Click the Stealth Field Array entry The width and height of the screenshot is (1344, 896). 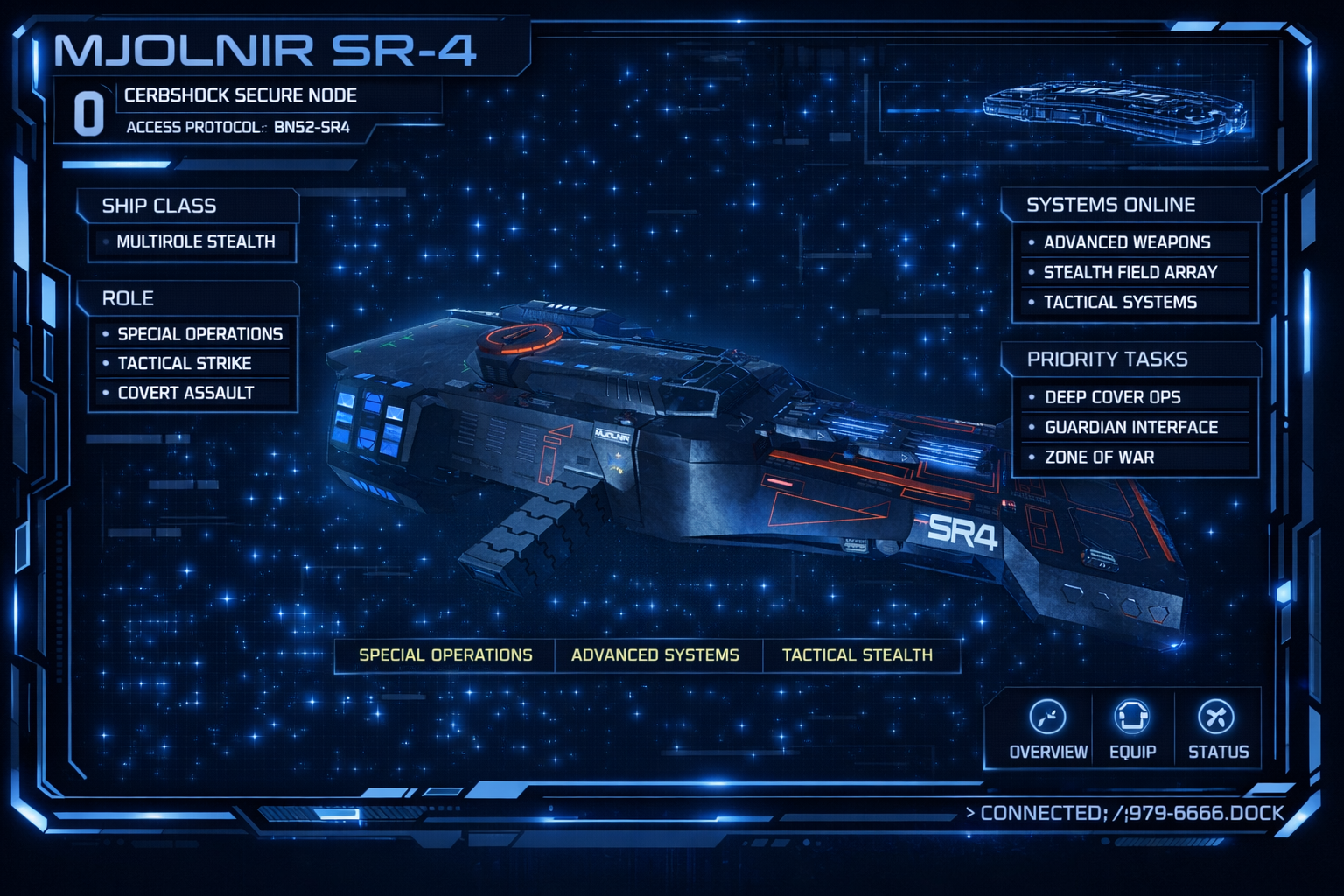pyautogui.click(x=1130, y=272)
